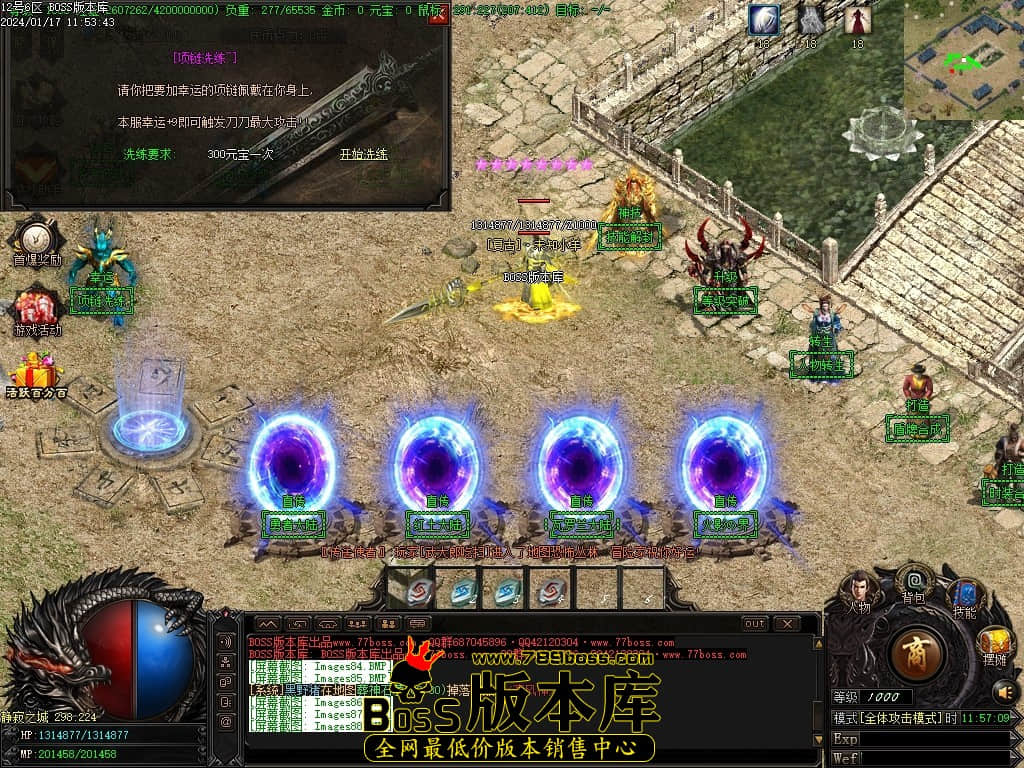Open the 商 shop round button

[916, 653]
